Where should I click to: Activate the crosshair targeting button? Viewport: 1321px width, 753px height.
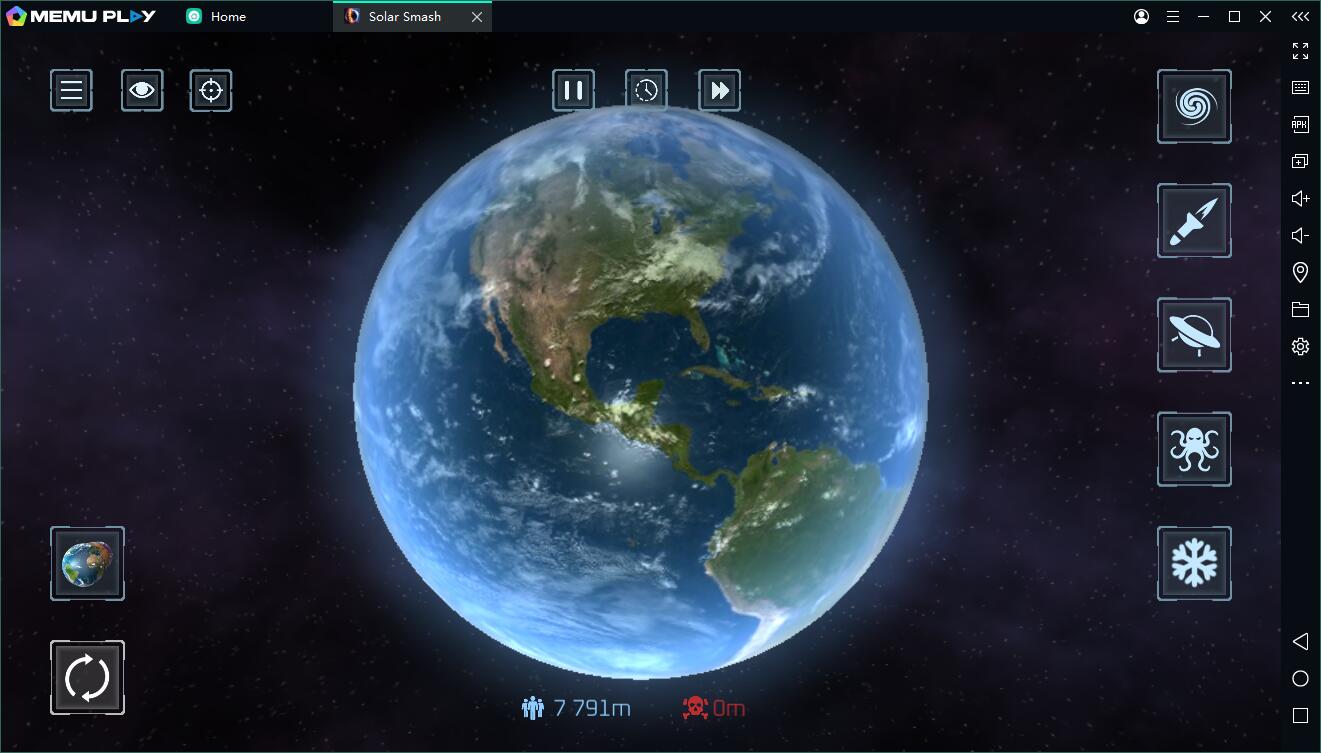coord(211,91)
